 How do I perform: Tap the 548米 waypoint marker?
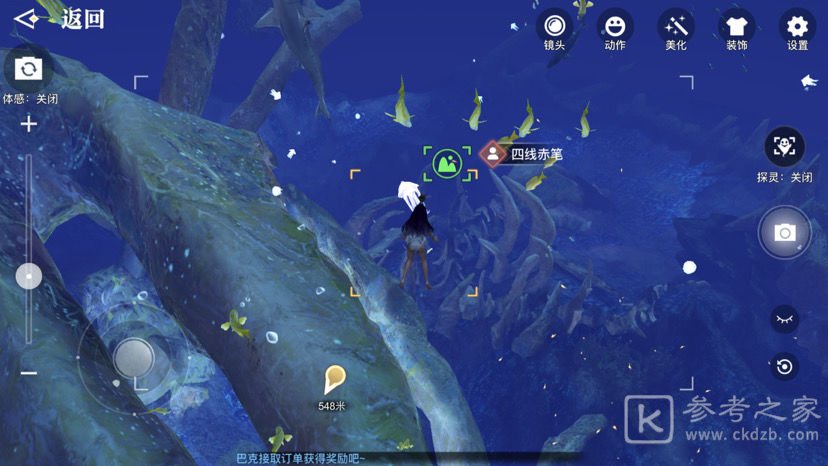[334, 380]
